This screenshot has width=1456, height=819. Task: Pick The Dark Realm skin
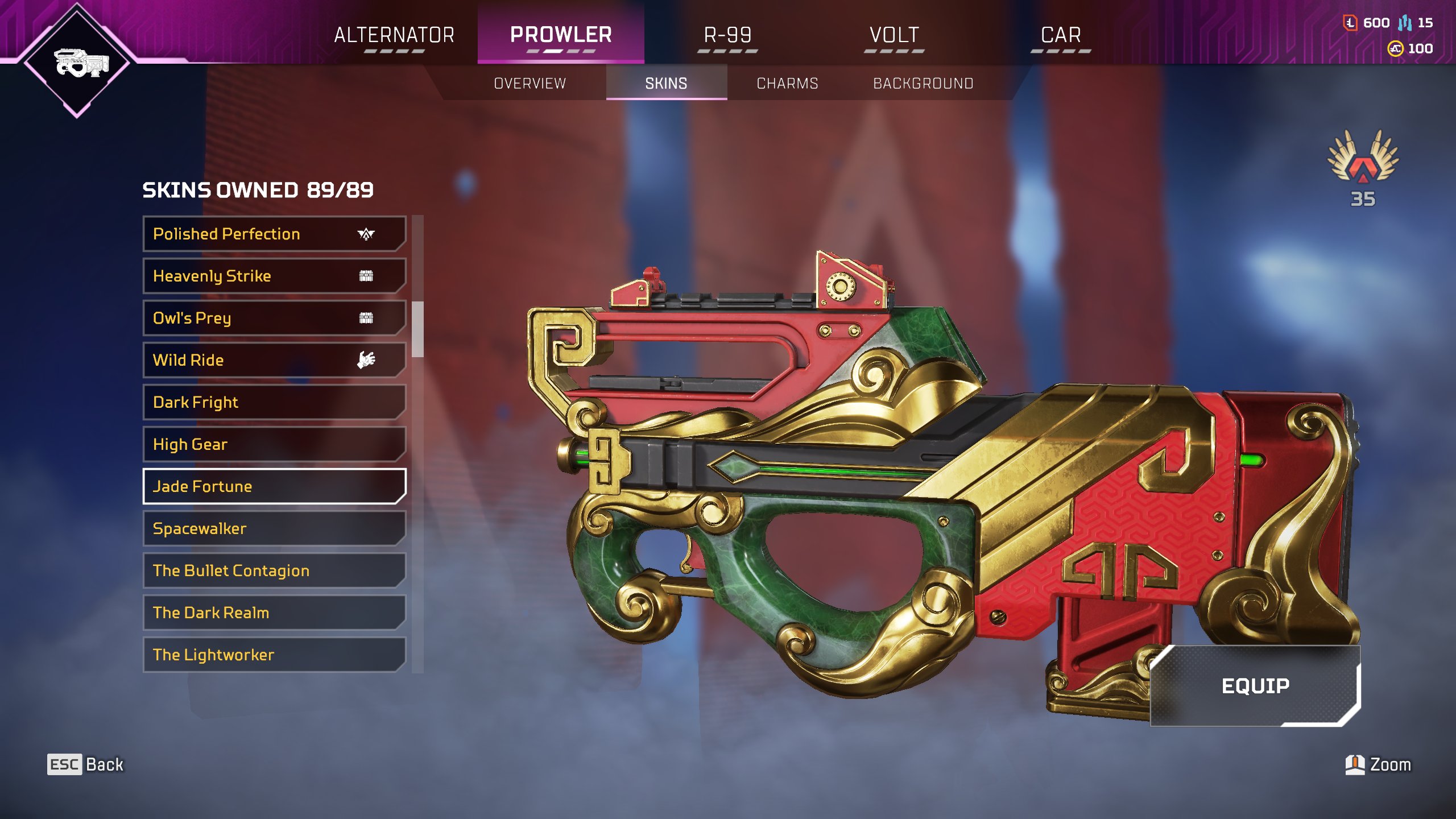tap(274, 613)
